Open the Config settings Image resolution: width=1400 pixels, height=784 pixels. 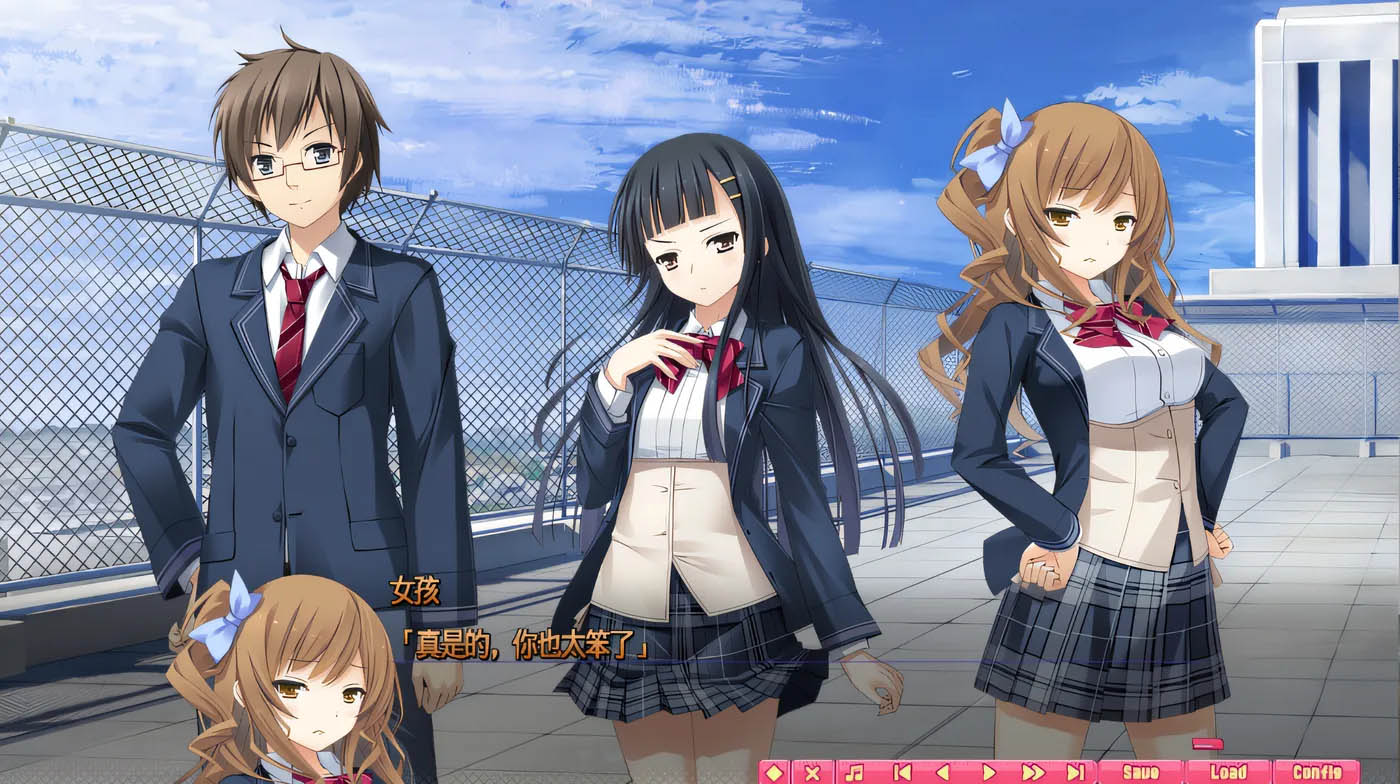(x=1316, y=772)
